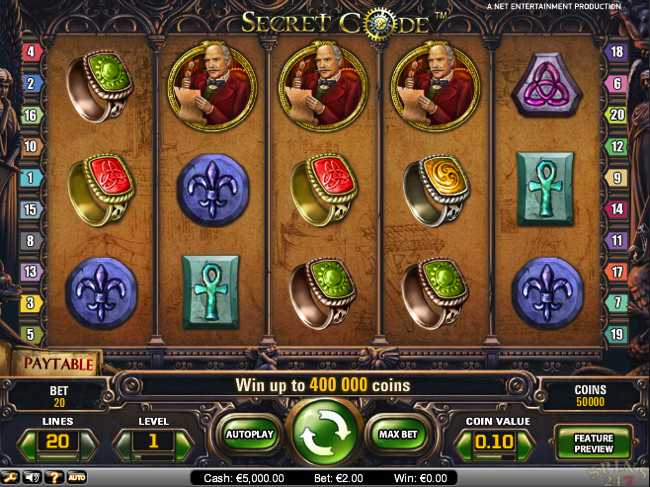Decrease the number of bet lines
The height and width of the screenshot is (487, 650).
tap(29, 442)
